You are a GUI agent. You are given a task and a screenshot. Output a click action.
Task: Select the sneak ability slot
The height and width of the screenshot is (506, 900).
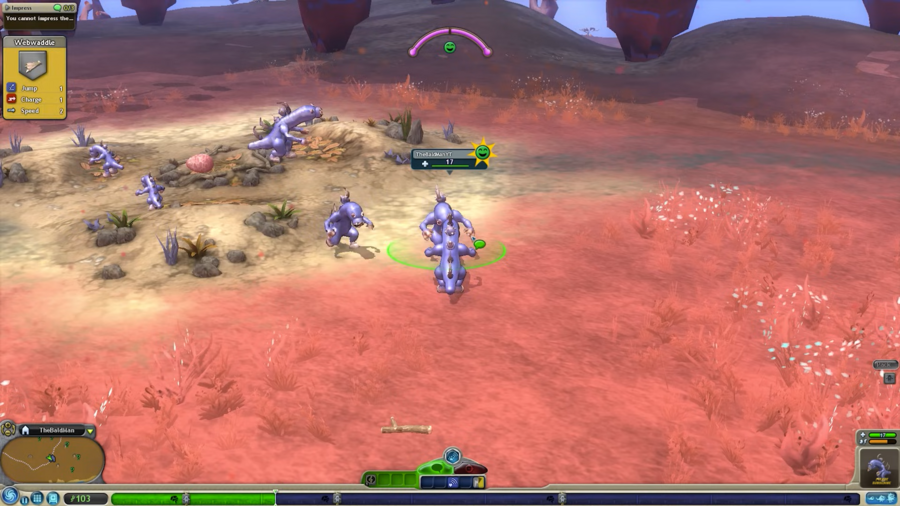452,482
